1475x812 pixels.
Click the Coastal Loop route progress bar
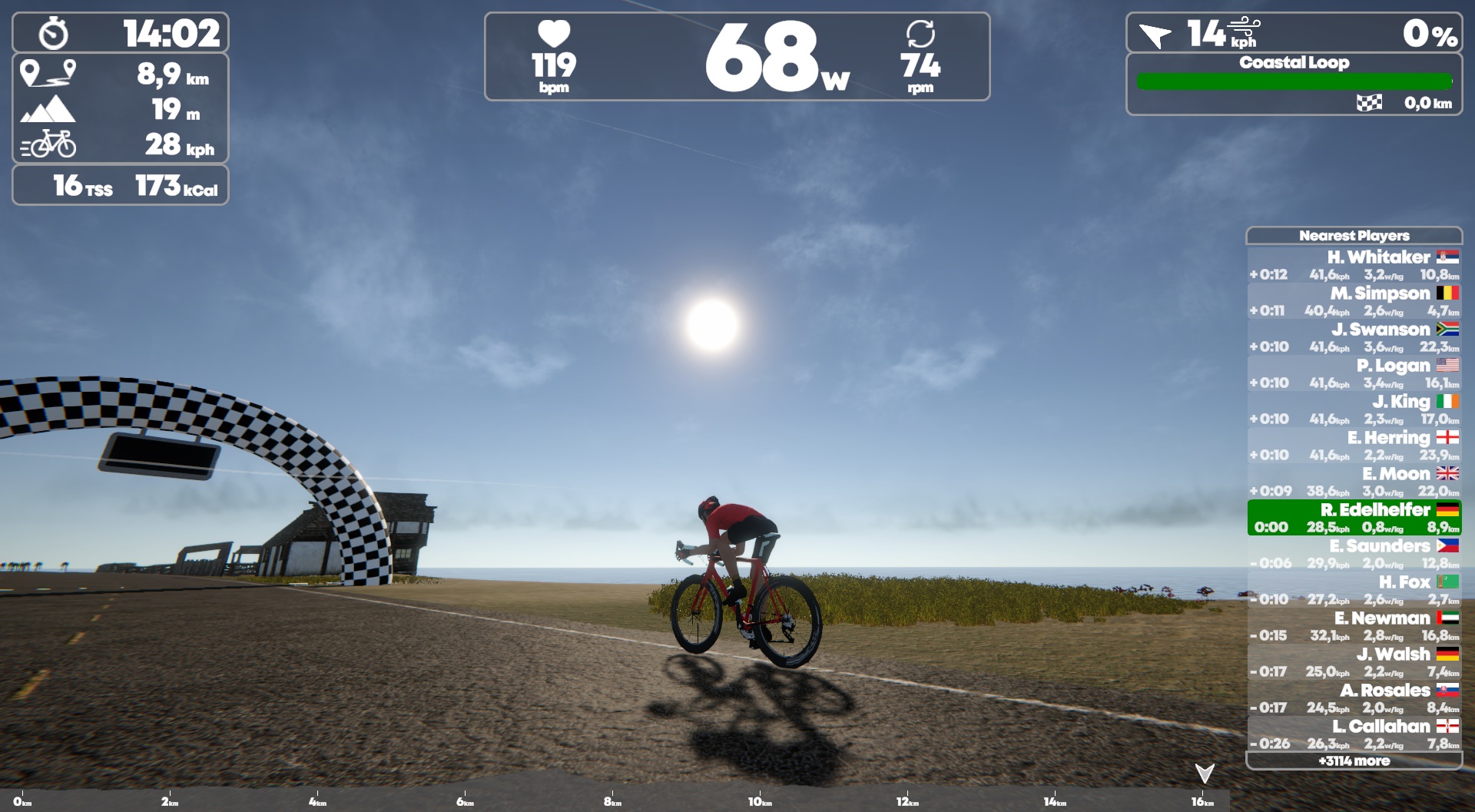click(1294, 81)
